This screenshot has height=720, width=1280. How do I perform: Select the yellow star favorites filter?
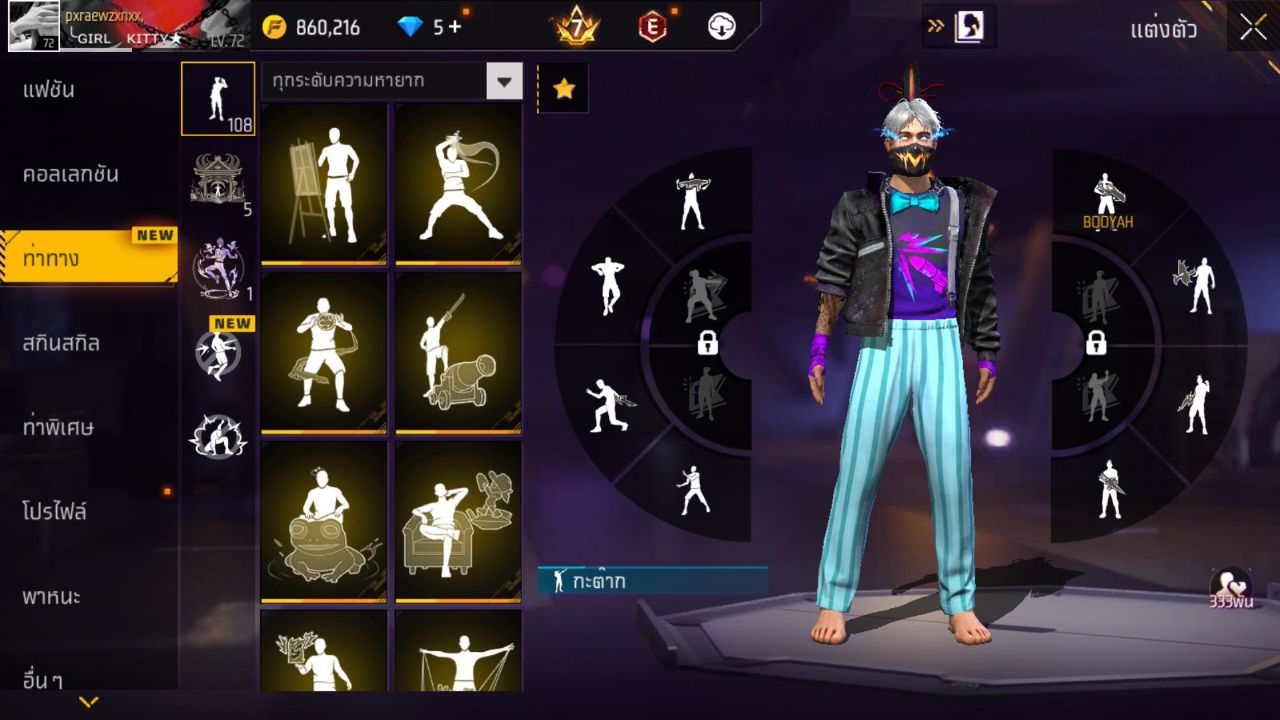pyautogui.click(x=564, y=87)
